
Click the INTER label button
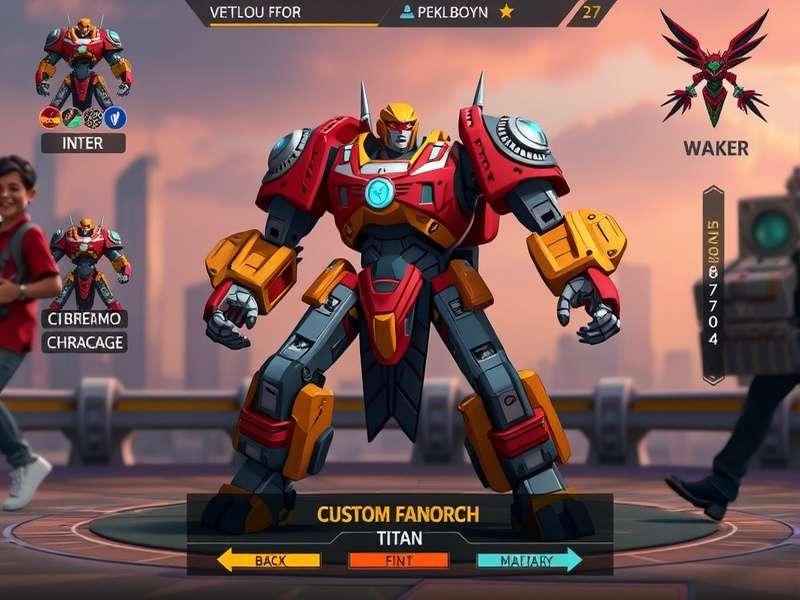click(84, 143)
